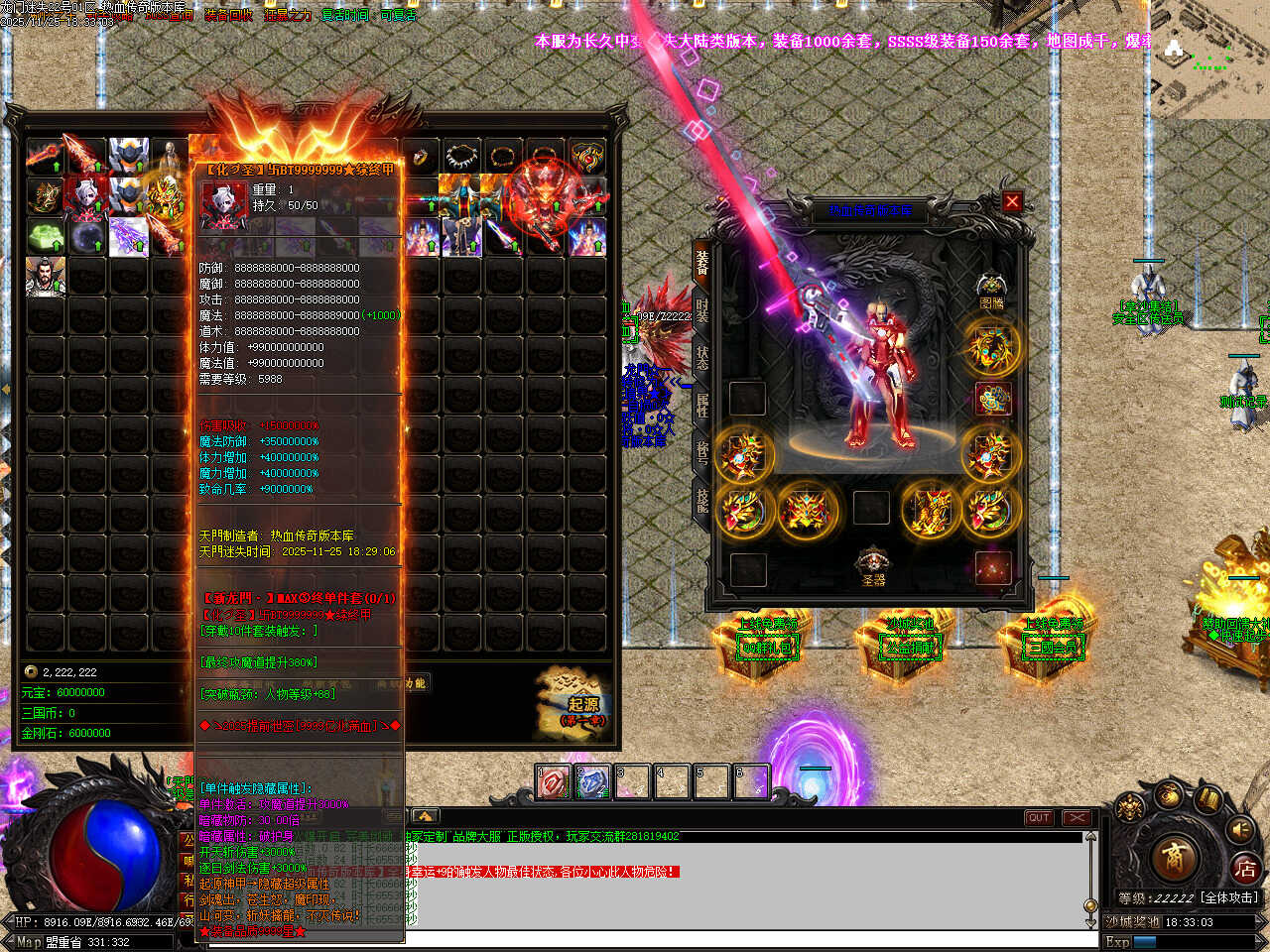Click the 图腾 totem slot
The height and width of the screenshot is (952, 1270).
(x=990, y=289)
